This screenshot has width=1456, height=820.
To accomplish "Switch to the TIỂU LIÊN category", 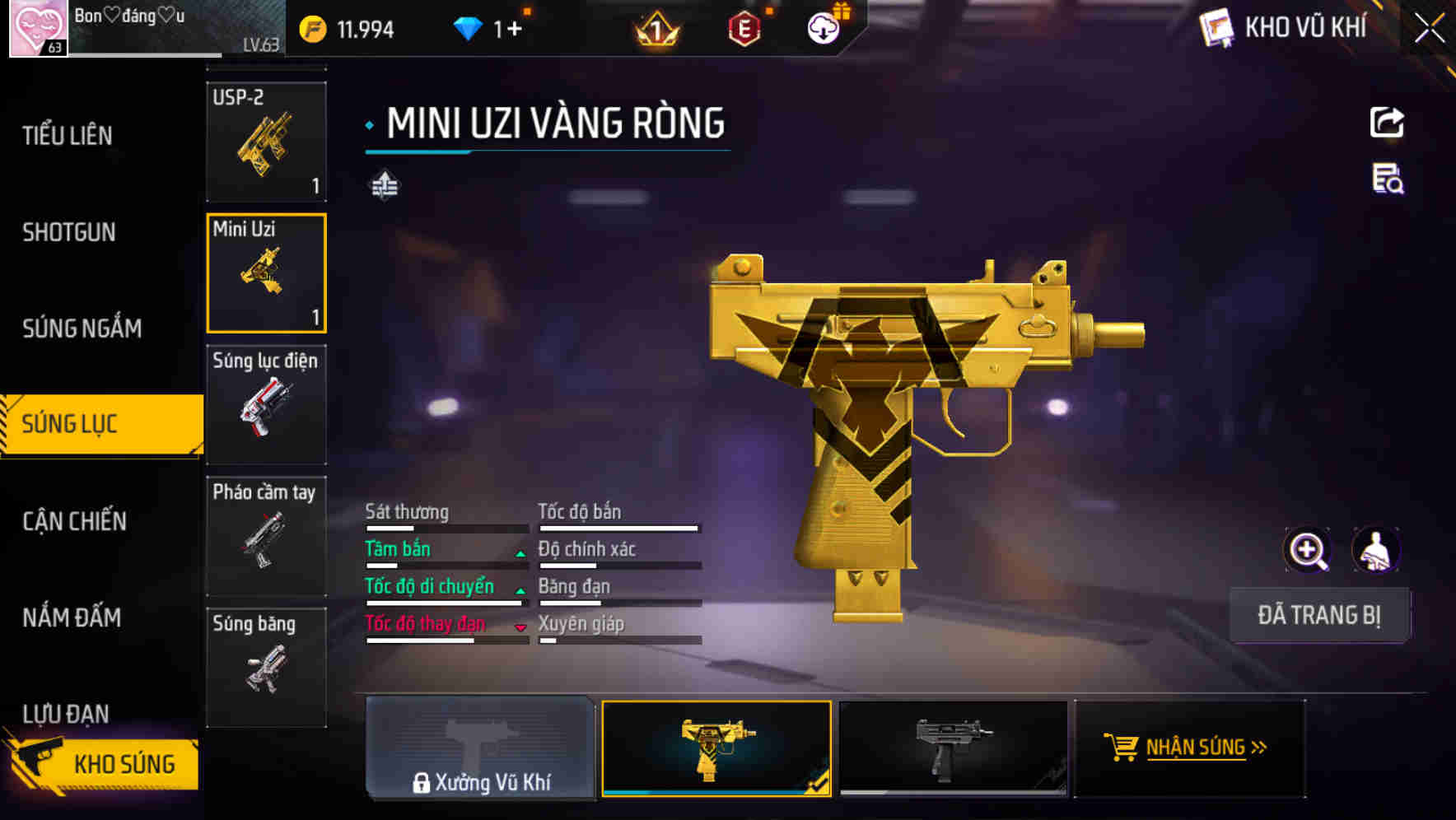I will coord(68,136).
